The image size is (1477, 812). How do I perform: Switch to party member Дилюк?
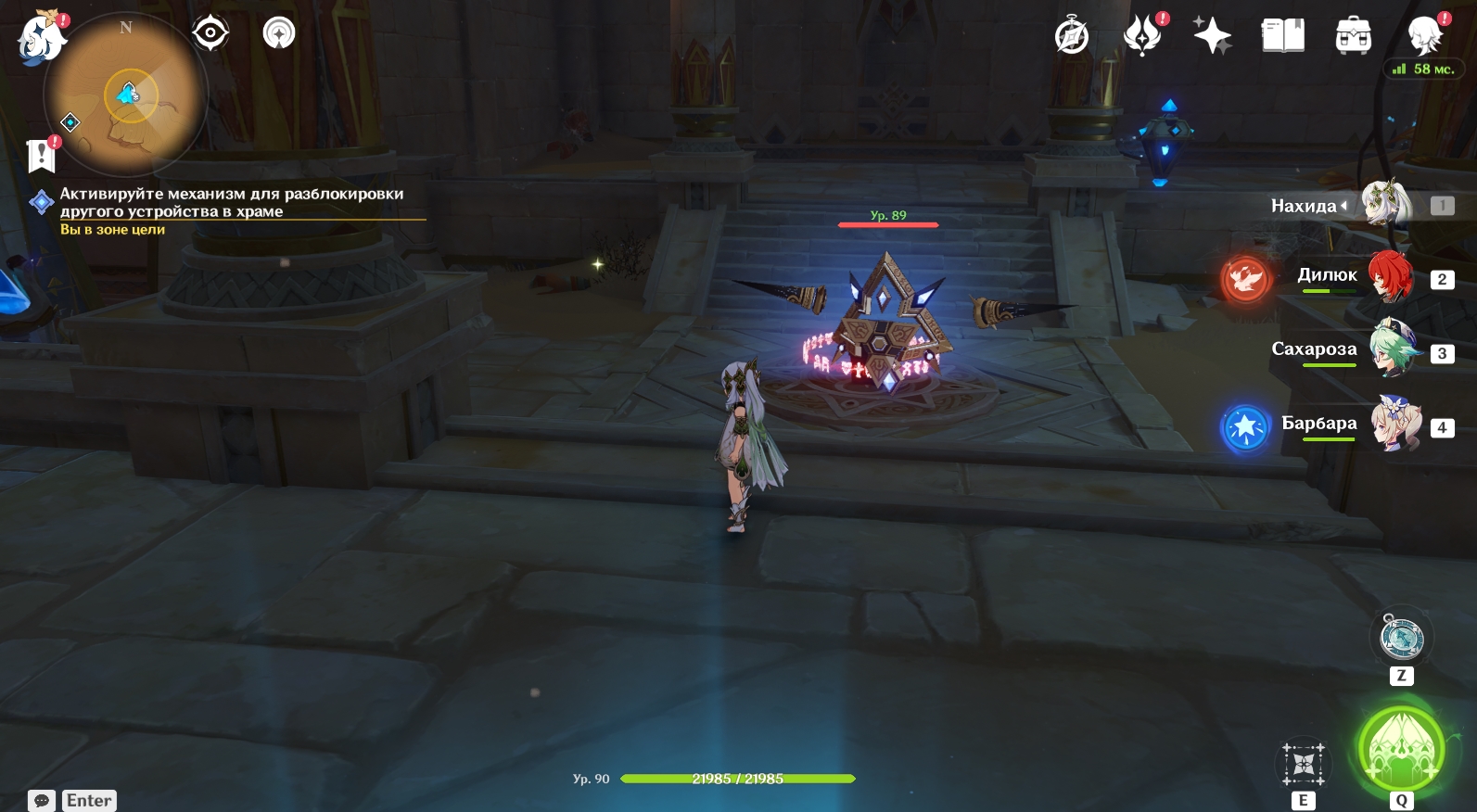pyautogui.click(x=1389, y=277)
